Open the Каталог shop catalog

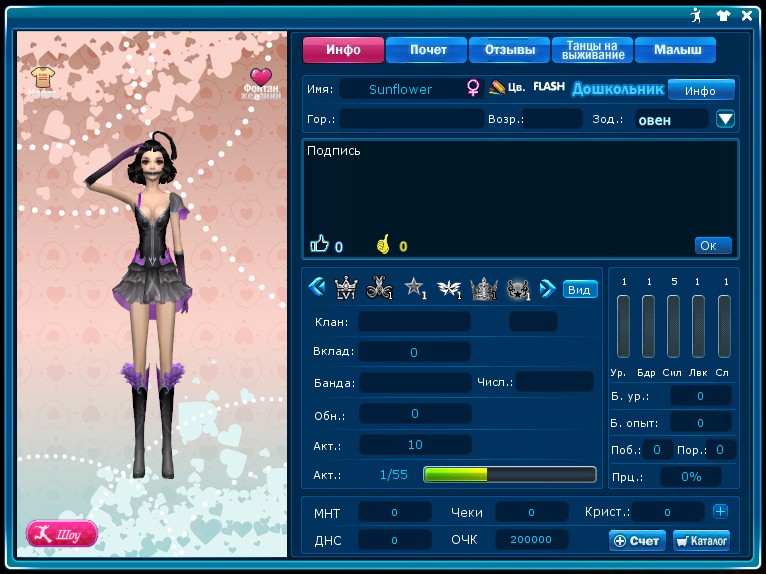(x=701, y=540)
